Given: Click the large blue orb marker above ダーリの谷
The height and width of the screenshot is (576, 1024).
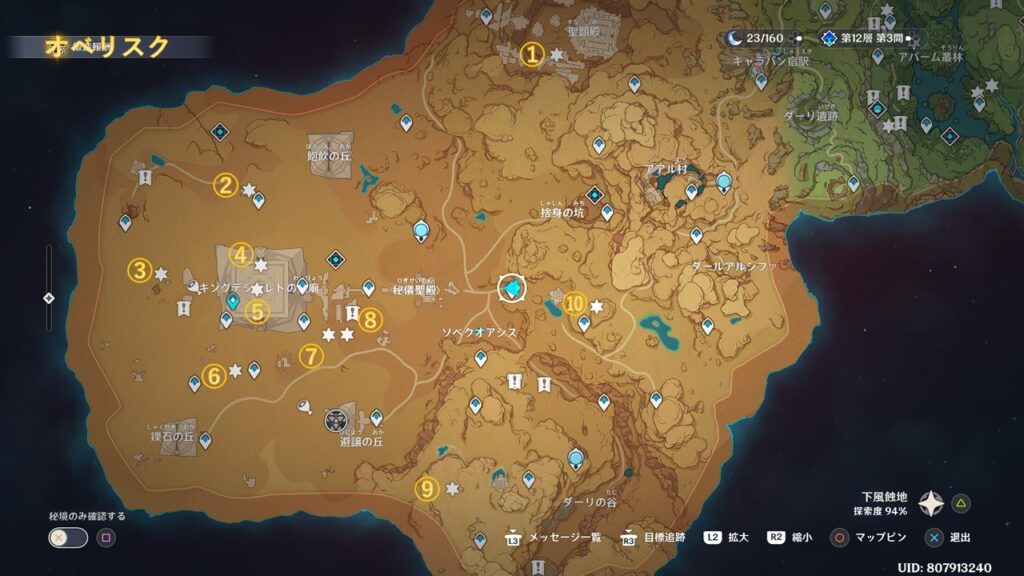Looking at the screenshot, I should (576, 458).
